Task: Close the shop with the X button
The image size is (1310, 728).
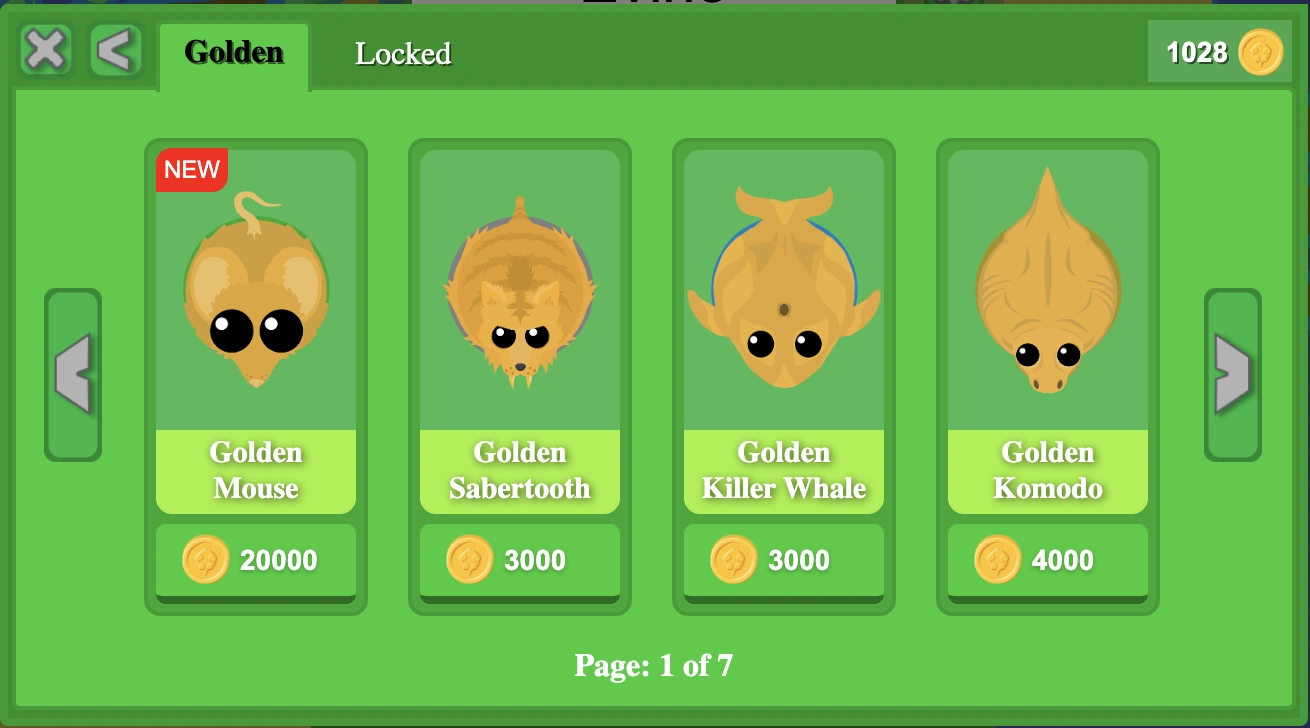Action: (44, 50)
